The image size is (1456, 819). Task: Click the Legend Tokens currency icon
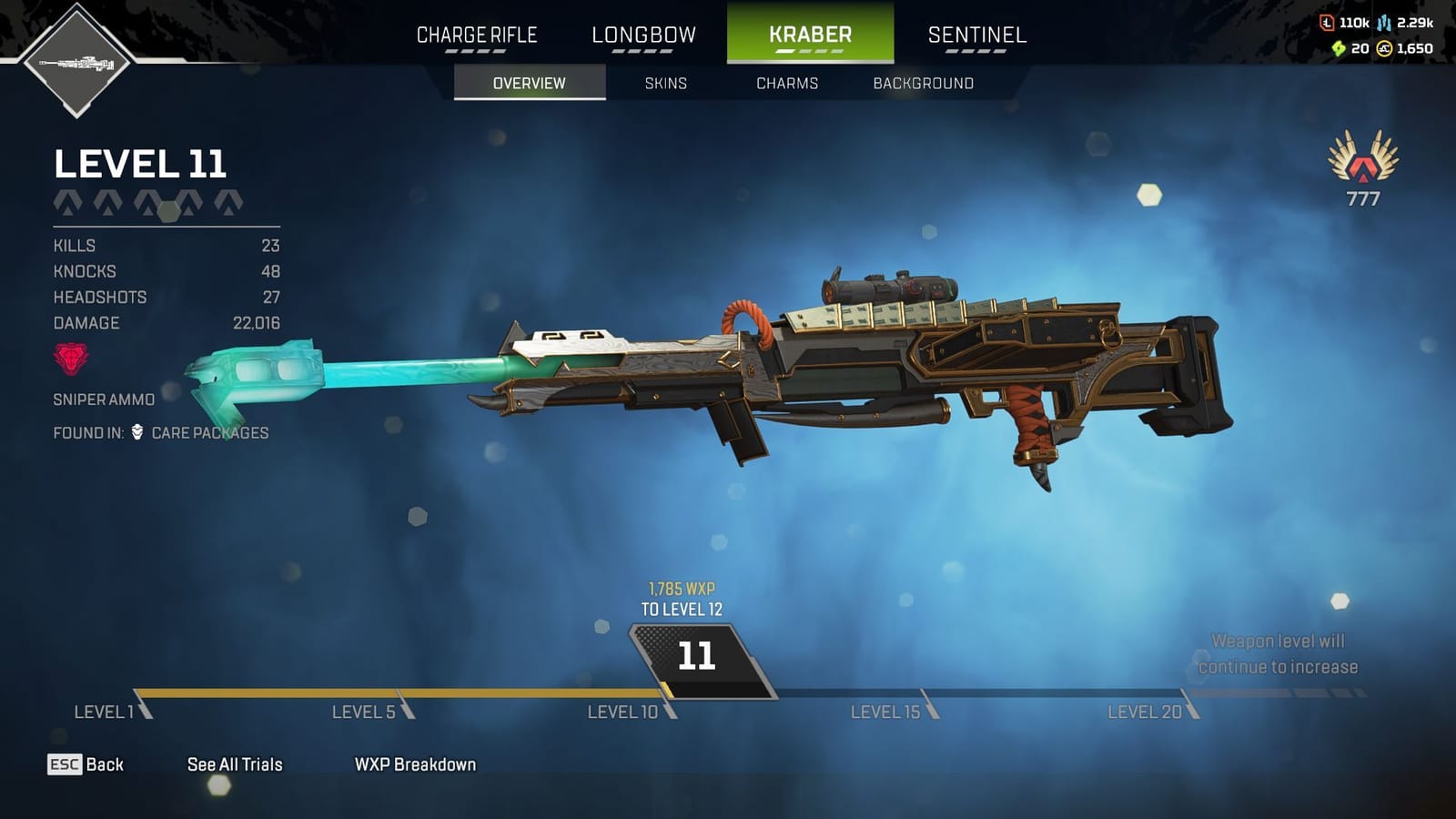tap(1328, 23)
